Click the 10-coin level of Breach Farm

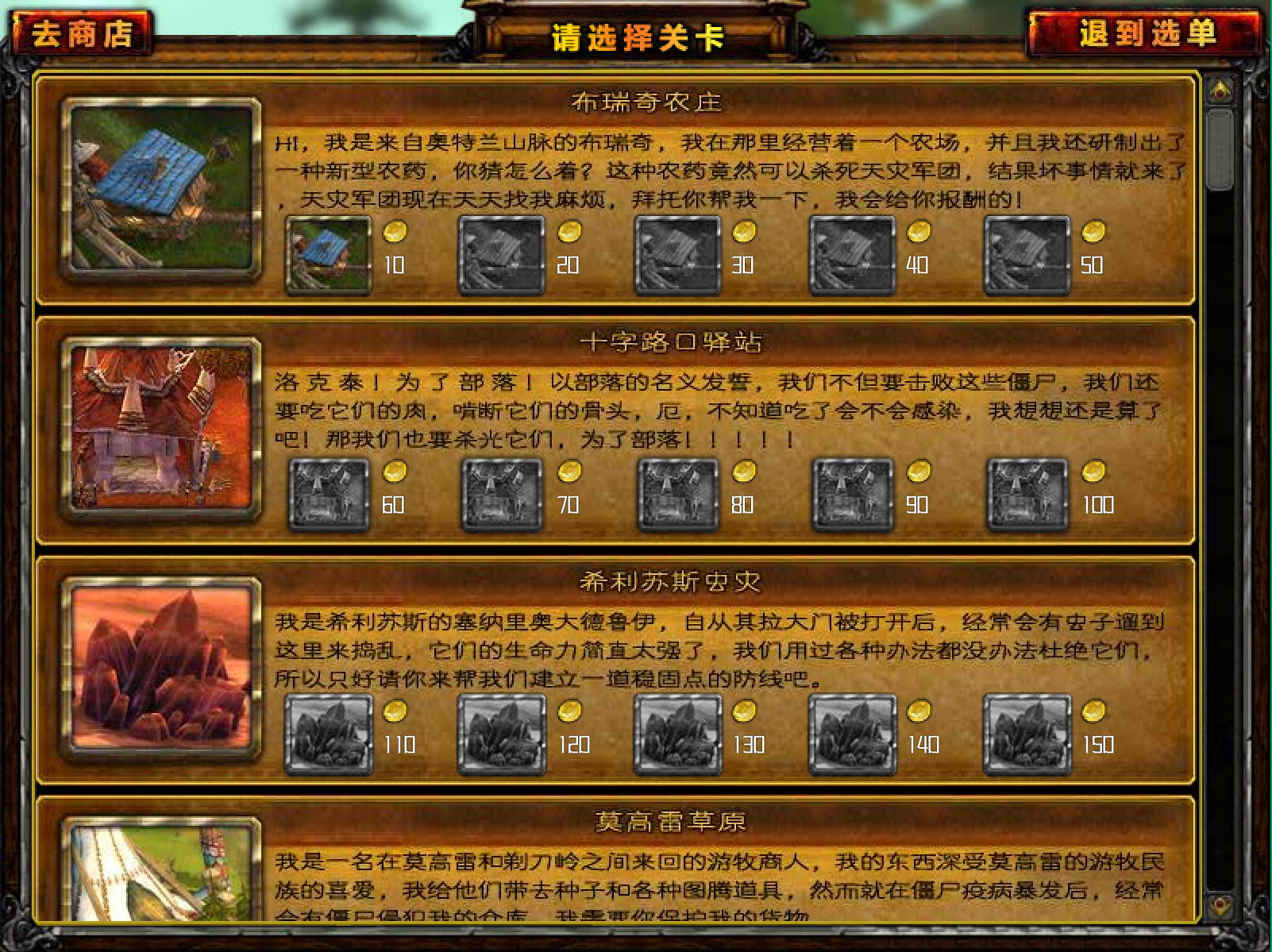pos(327,252)
